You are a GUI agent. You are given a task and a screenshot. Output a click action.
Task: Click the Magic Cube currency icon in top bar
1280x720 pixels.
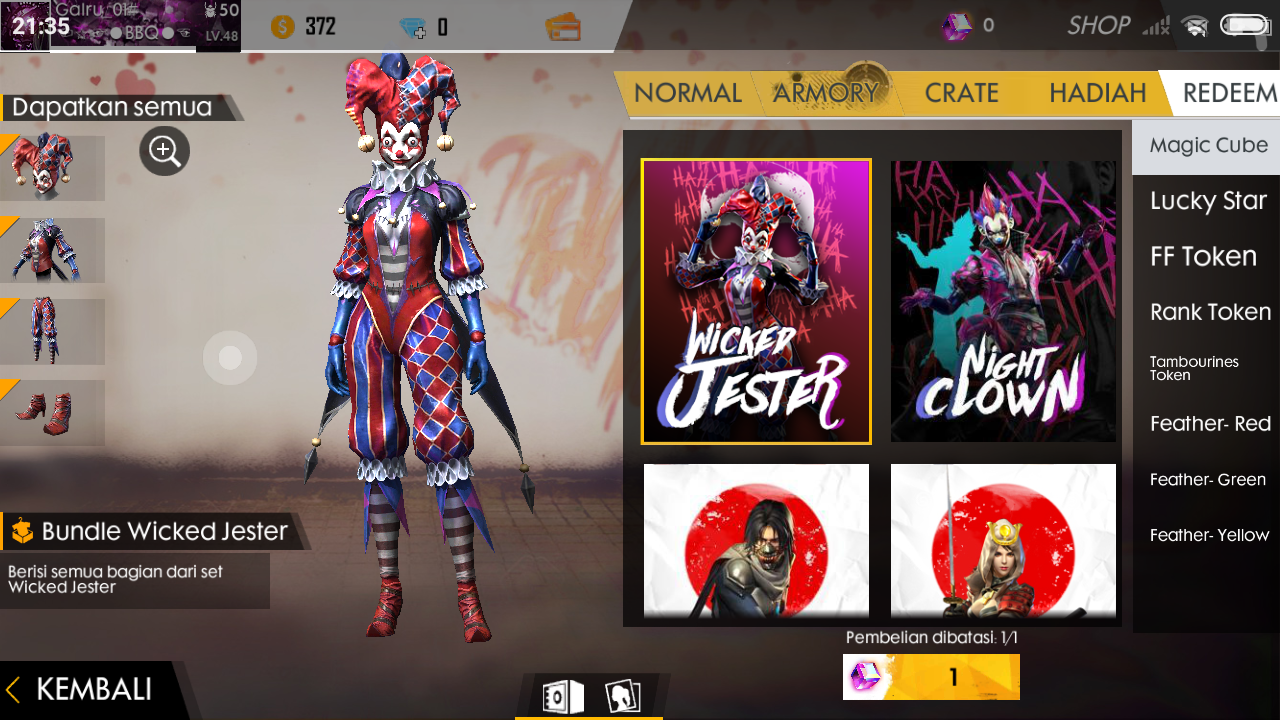tap(957, 27)
